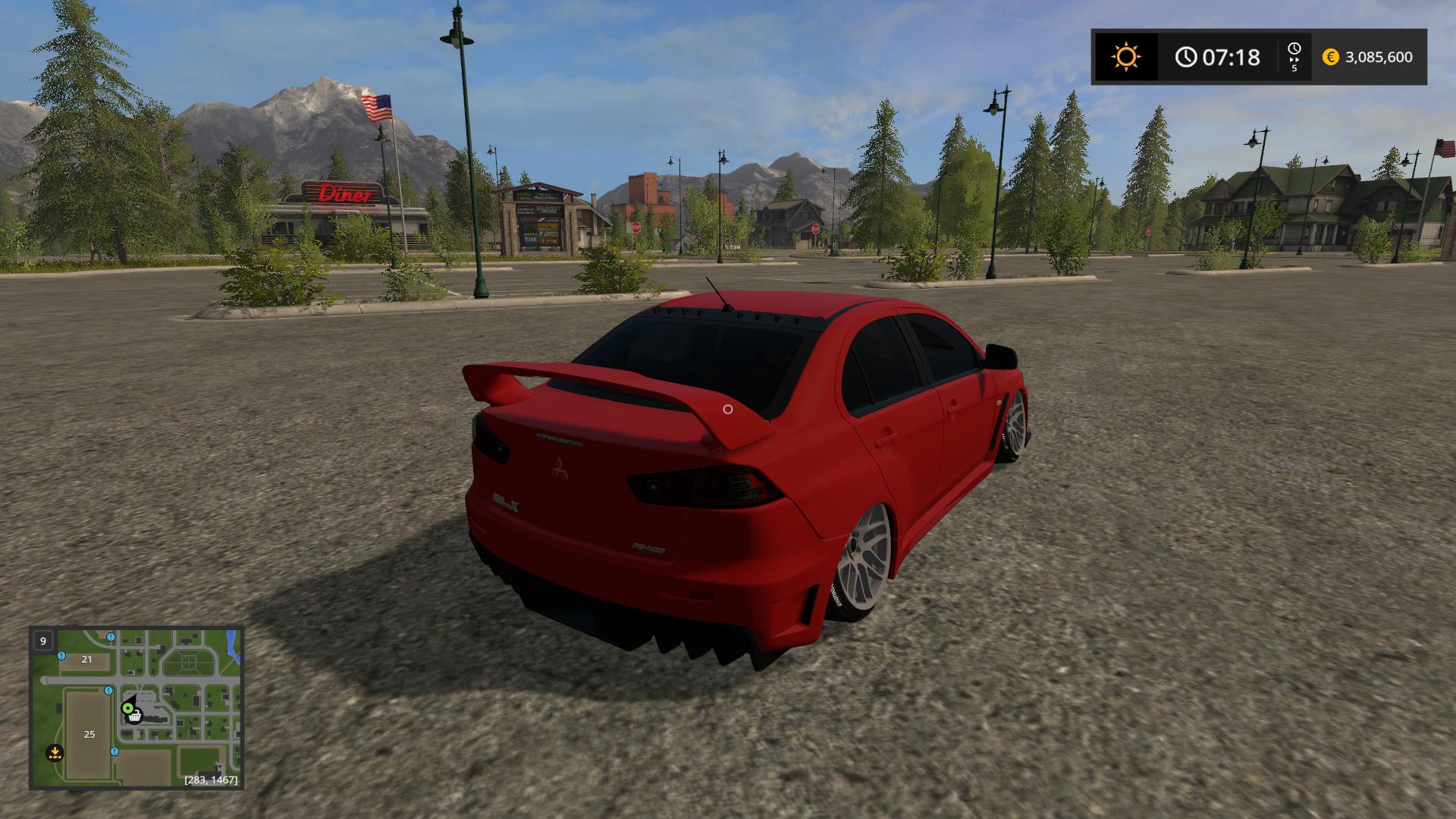Select field 21 on the minimap
This screenshot has height=819, width=1456.
point(86,659)
